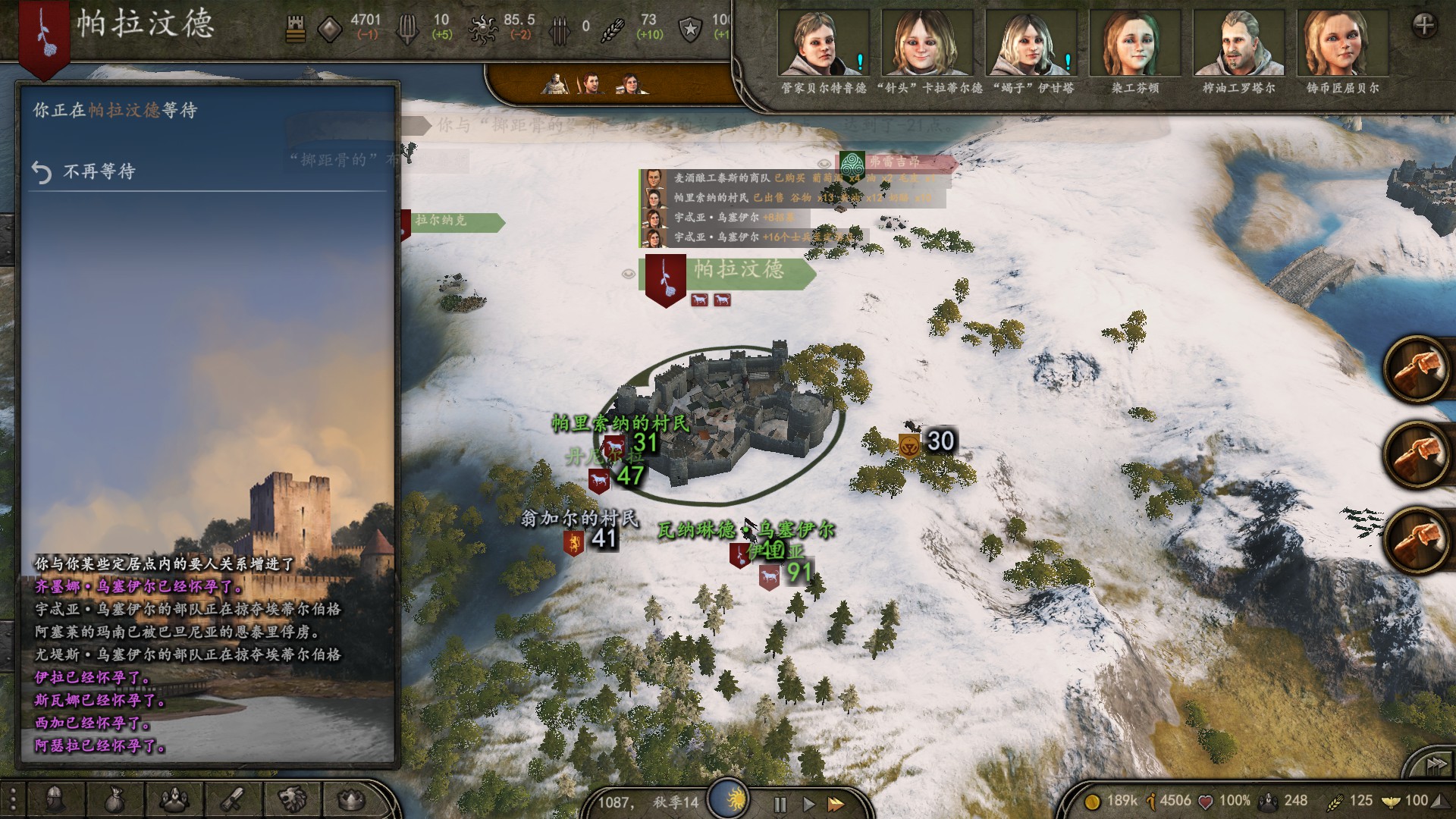Viewport: 1456px width, 819px height.
Task: Select notable 管家贝尔特鲁德 portrait
Action: click(x=823, y=44)
